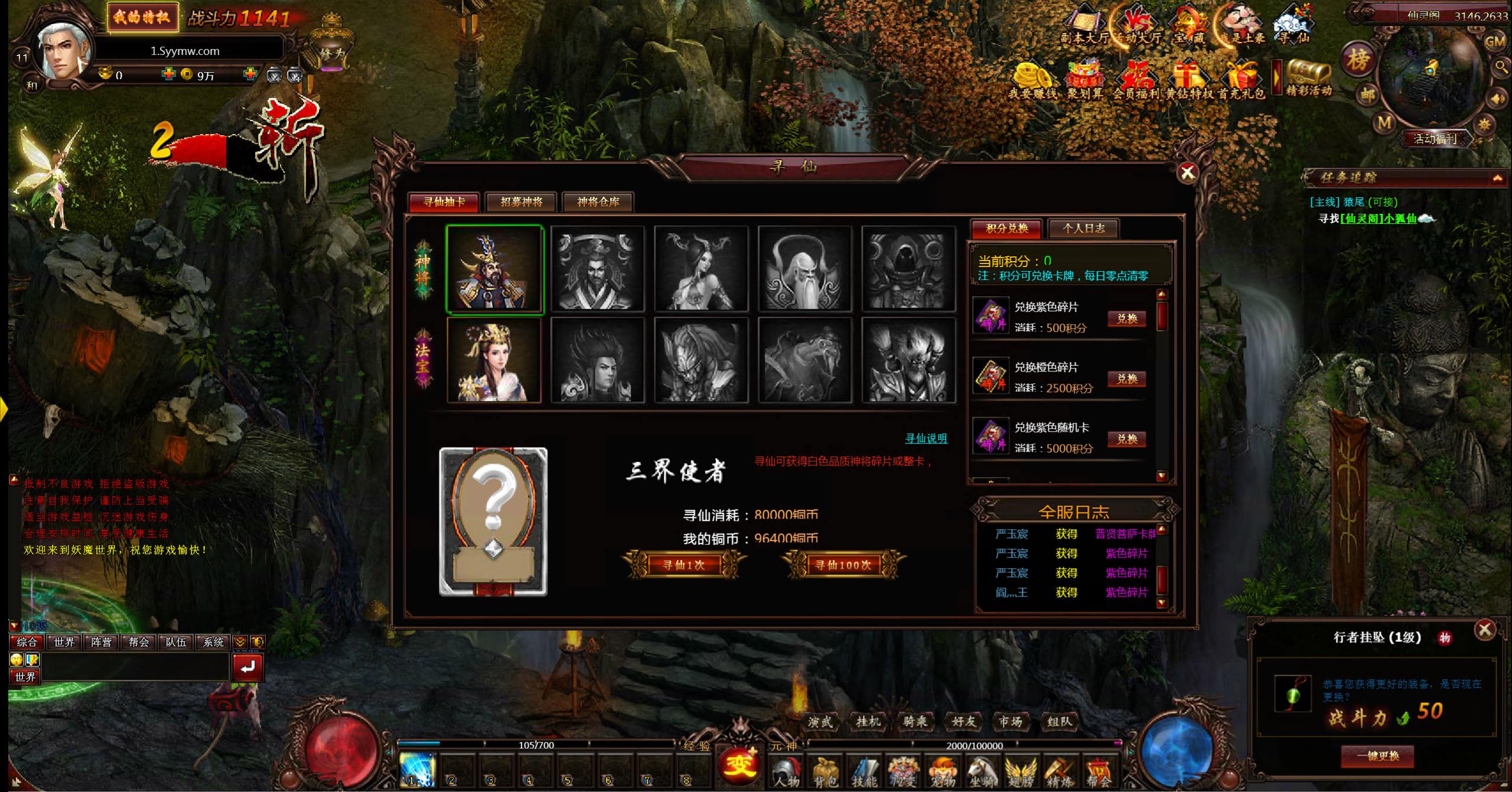Confirm equipment swap with 一键更换
The height and width of the screenshot is (792, 1512).
(1377, 756)
